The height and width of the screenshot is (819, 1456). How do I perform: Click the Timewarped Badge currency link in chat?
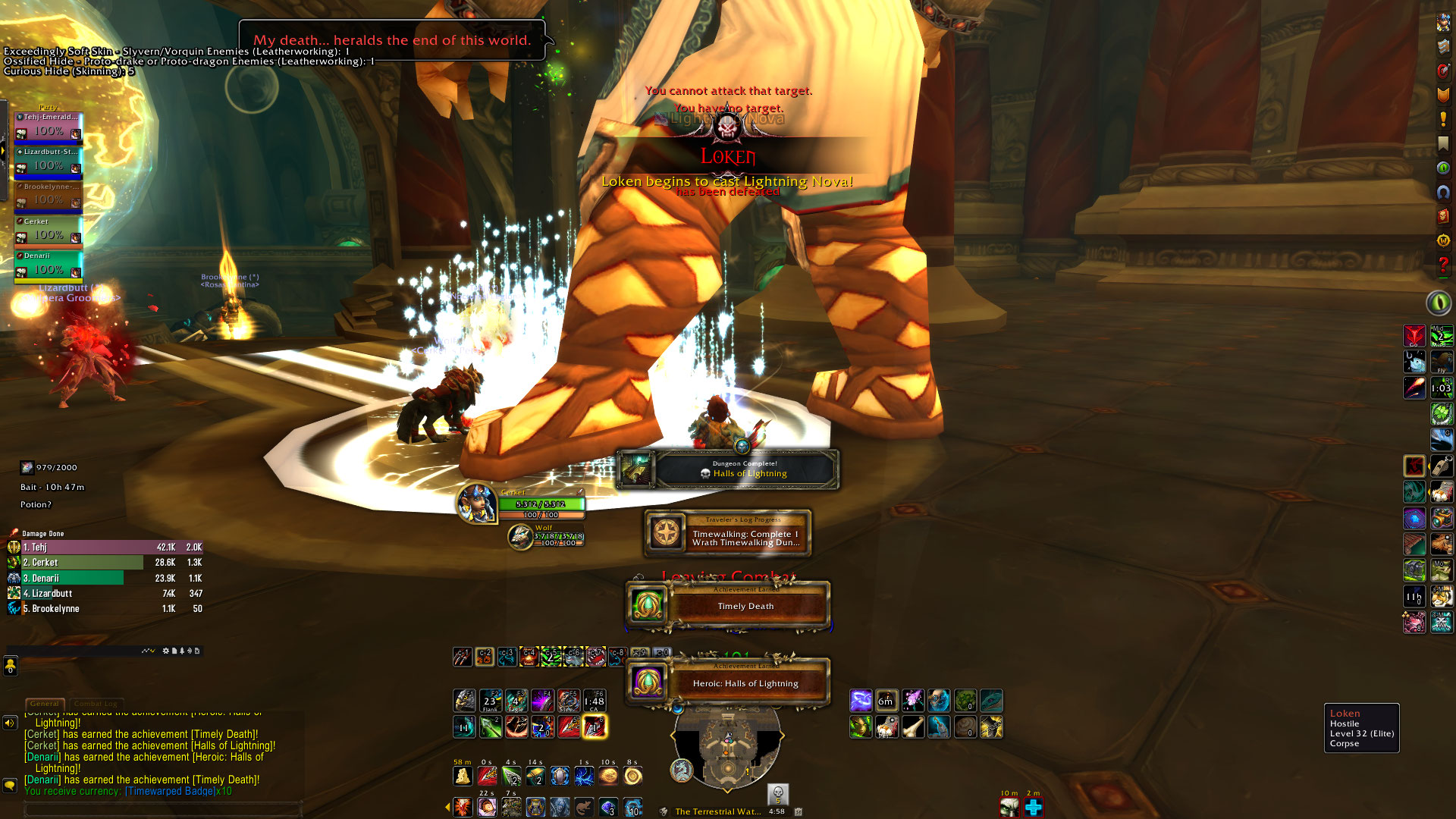[178, 791]
